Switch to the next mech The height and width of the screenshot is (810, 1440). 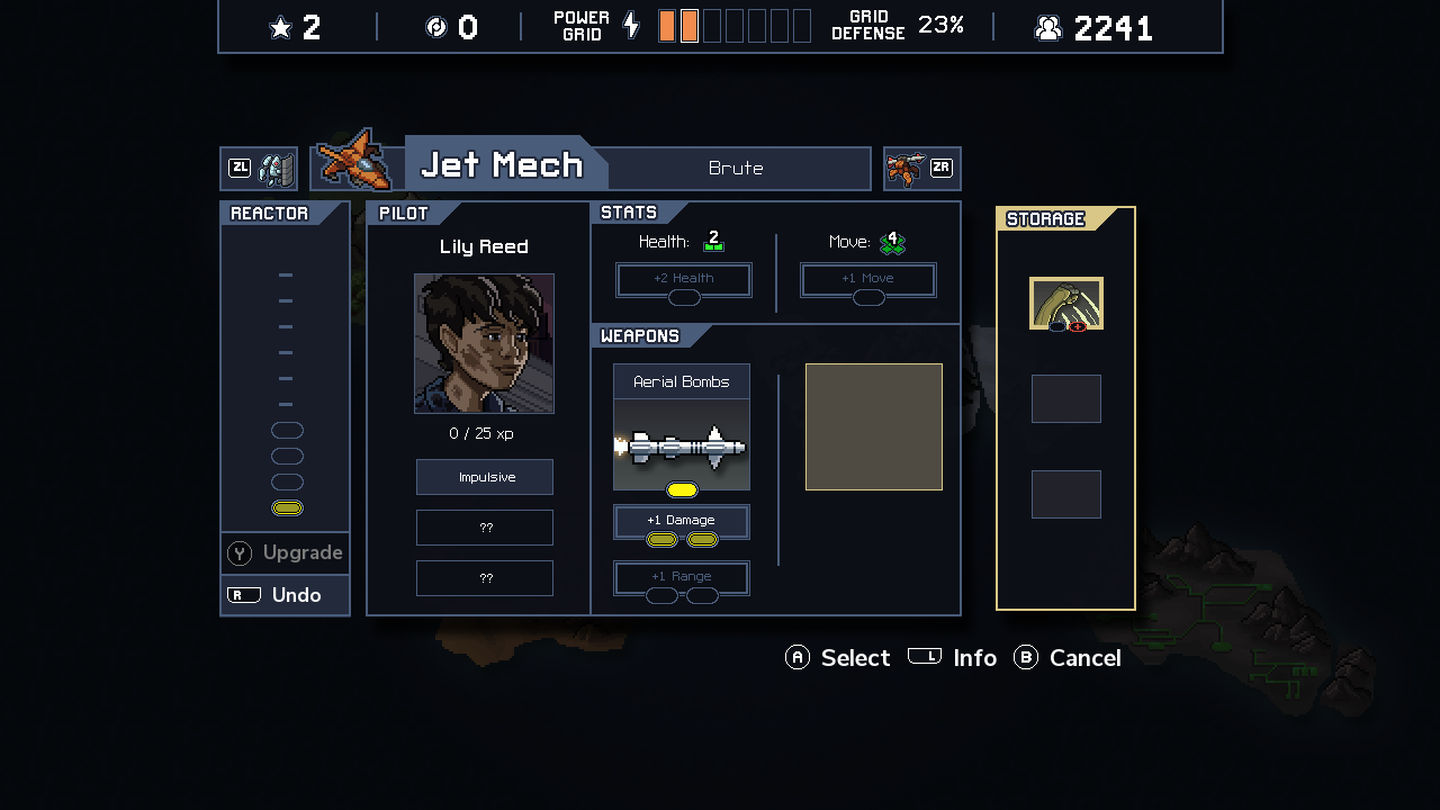click(x=922, y=168)
